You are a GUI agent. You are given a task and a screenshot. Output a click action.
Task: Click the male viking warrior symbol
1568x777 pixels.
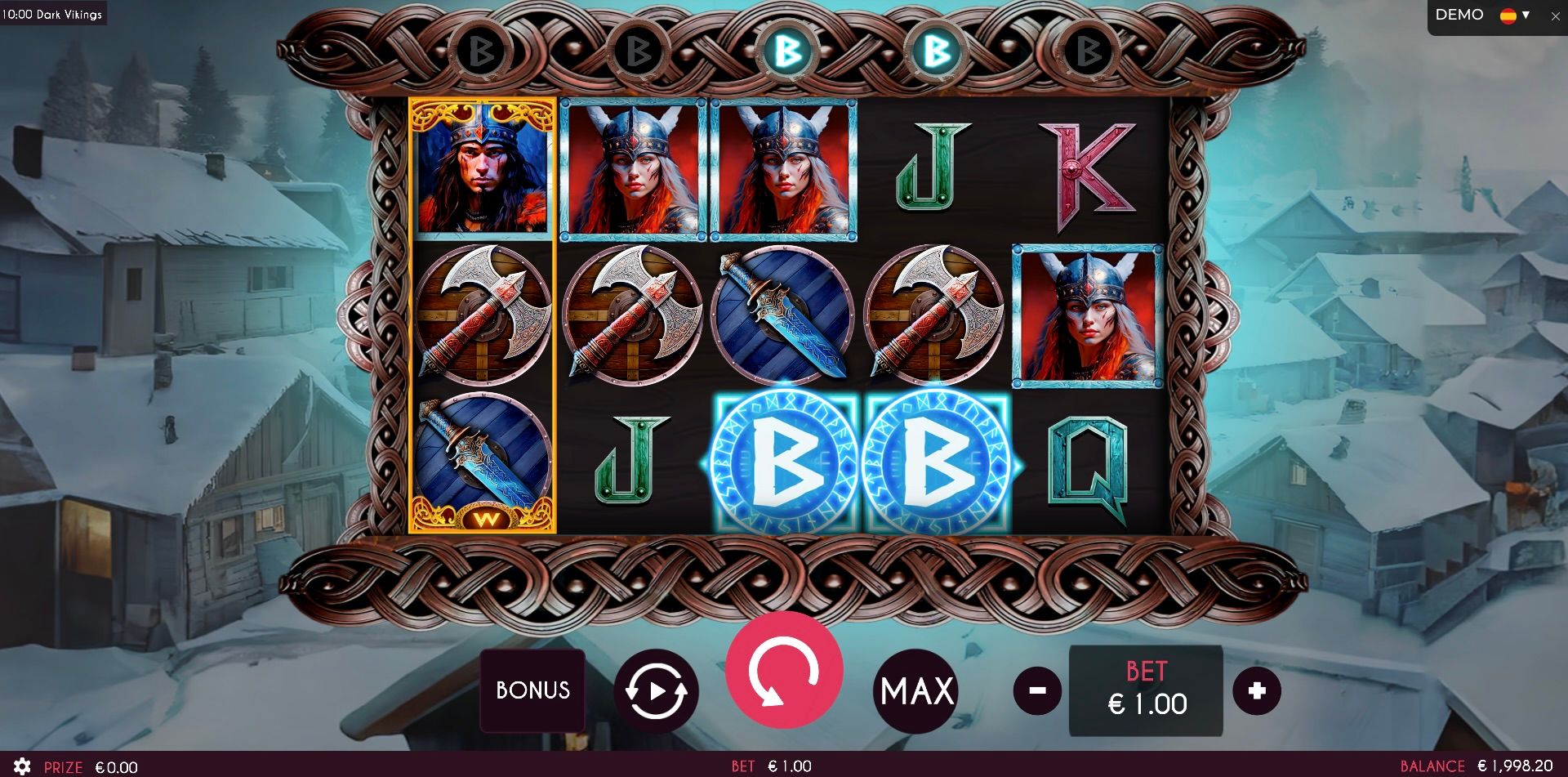480,169
